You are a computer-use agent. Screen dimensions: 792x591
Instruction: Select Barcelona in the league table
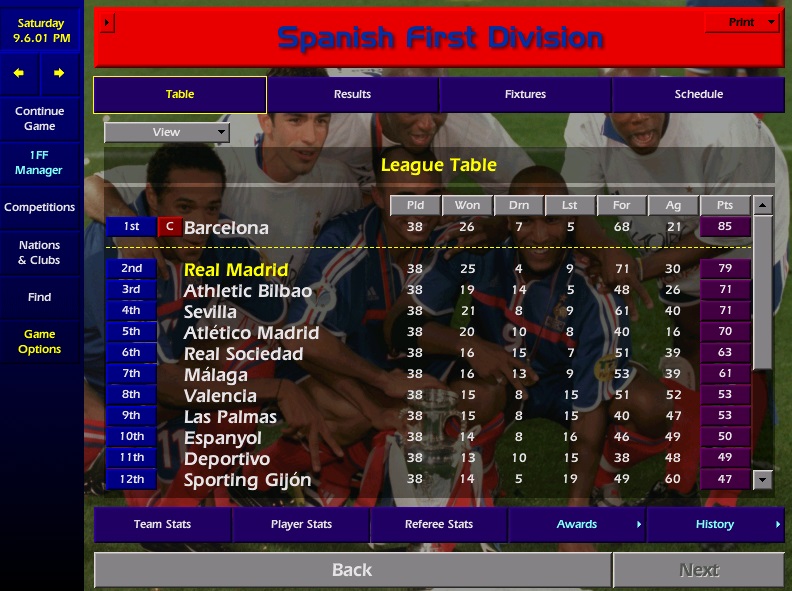pos(226,227)
